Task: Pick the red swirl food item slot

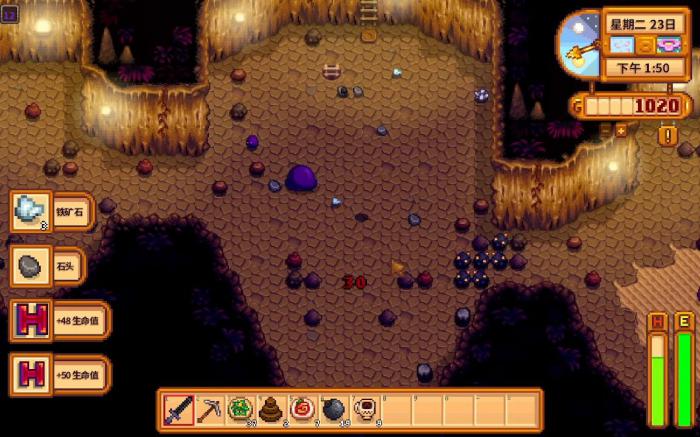Action: click(301, 409)
